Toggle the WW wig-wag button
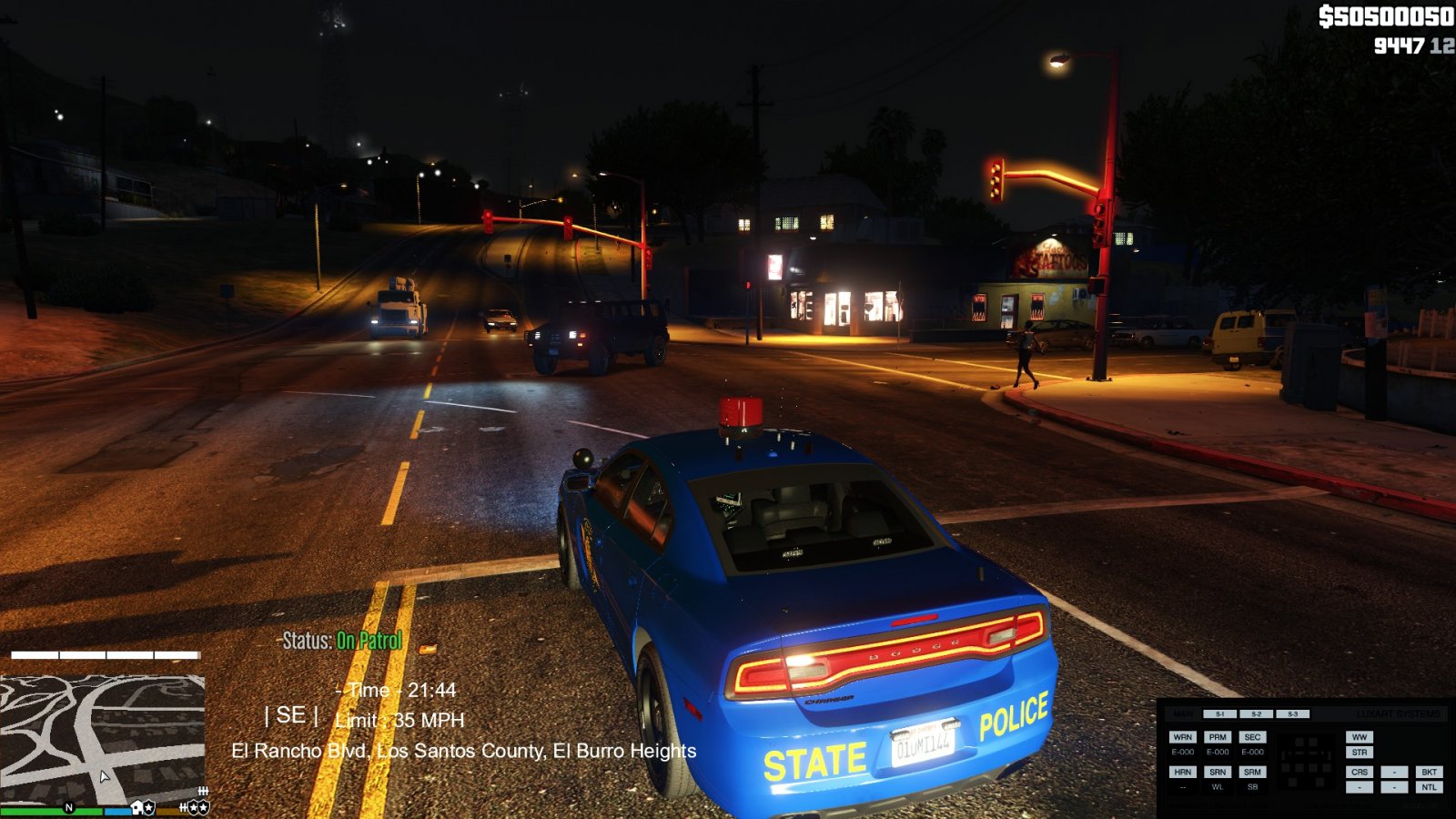The height and width of the screenshot is (819, 1456). (1360, 737)
